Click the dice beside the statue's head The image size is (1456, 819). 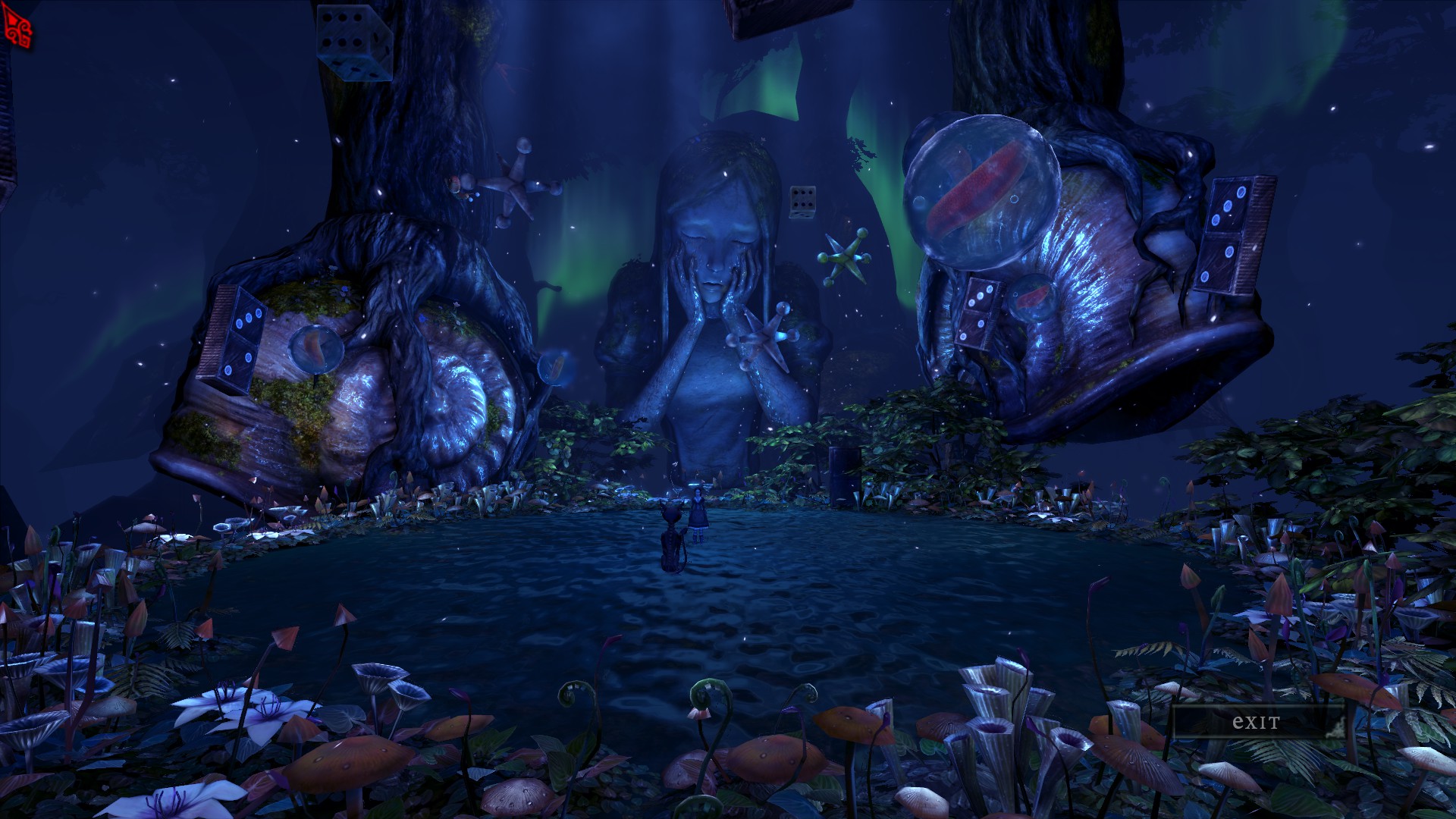point(802,202)
